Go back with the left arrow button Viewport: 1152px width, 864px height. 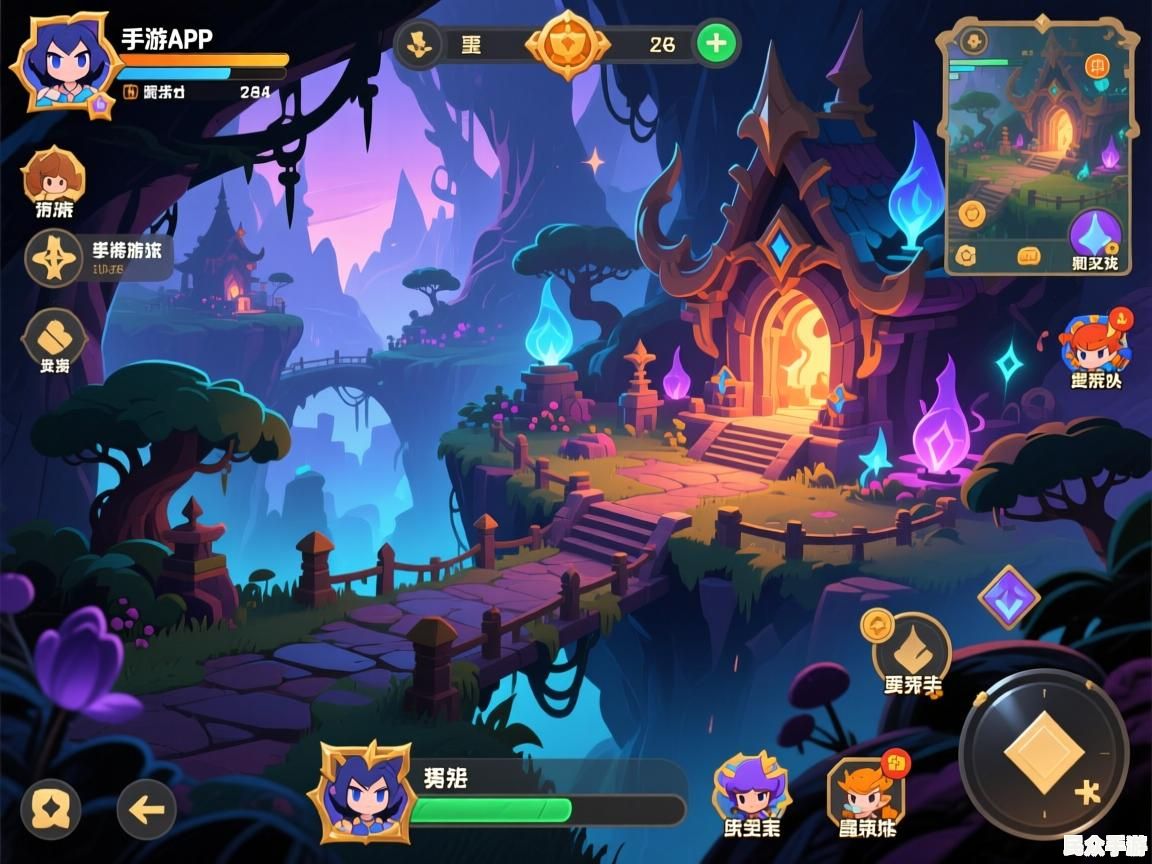pos(146,808)
